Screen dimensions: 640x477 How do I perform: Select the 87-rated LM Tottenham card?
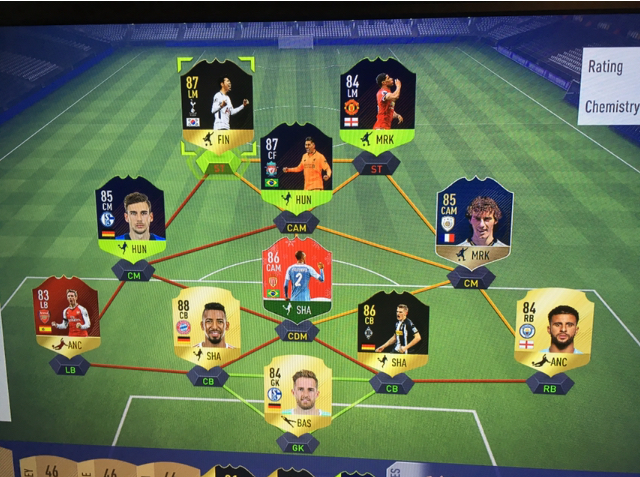coord(216,107)
